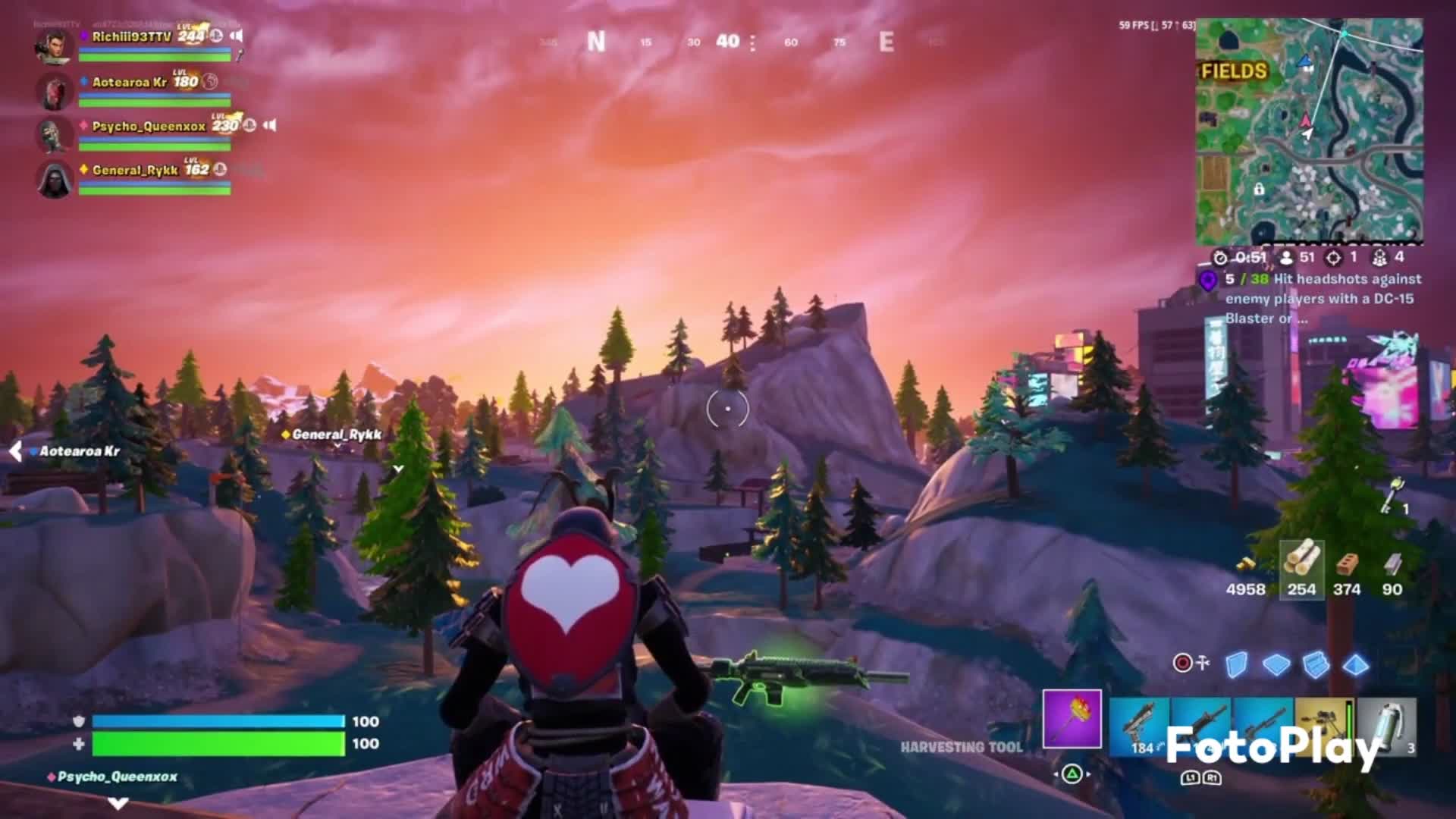Select the stairs building piece icon

[x=1315, y=665]
